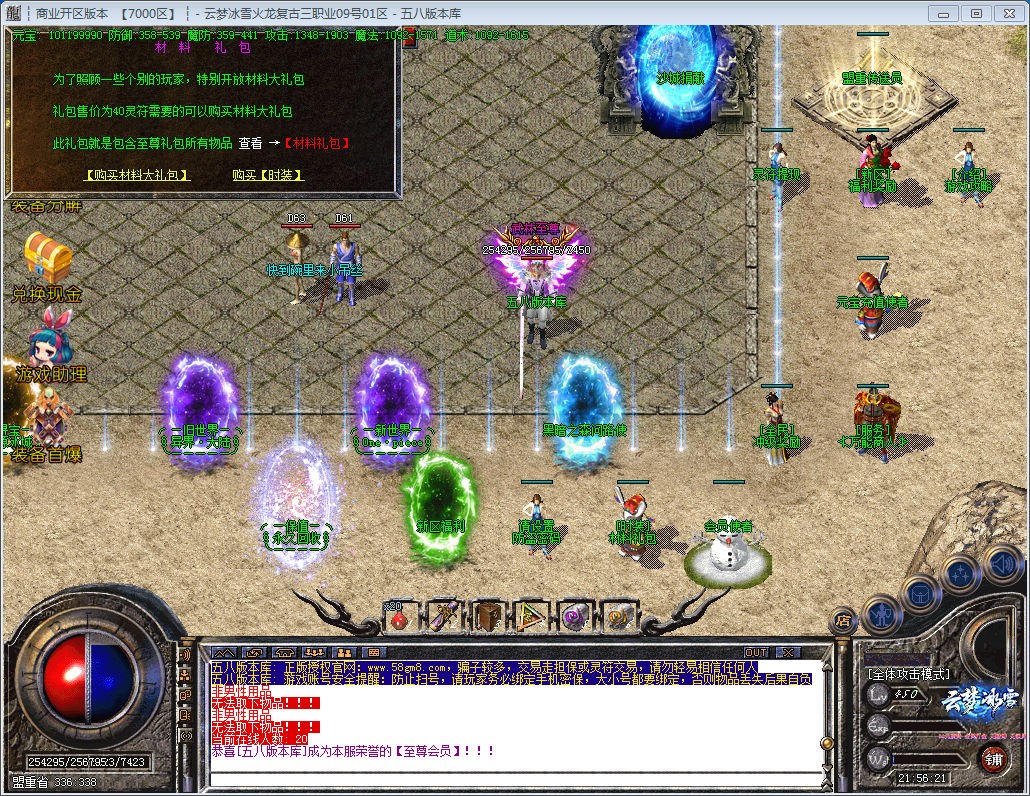Maximize the game window
Screen dimensions: 1030x796
coord(976,13)
